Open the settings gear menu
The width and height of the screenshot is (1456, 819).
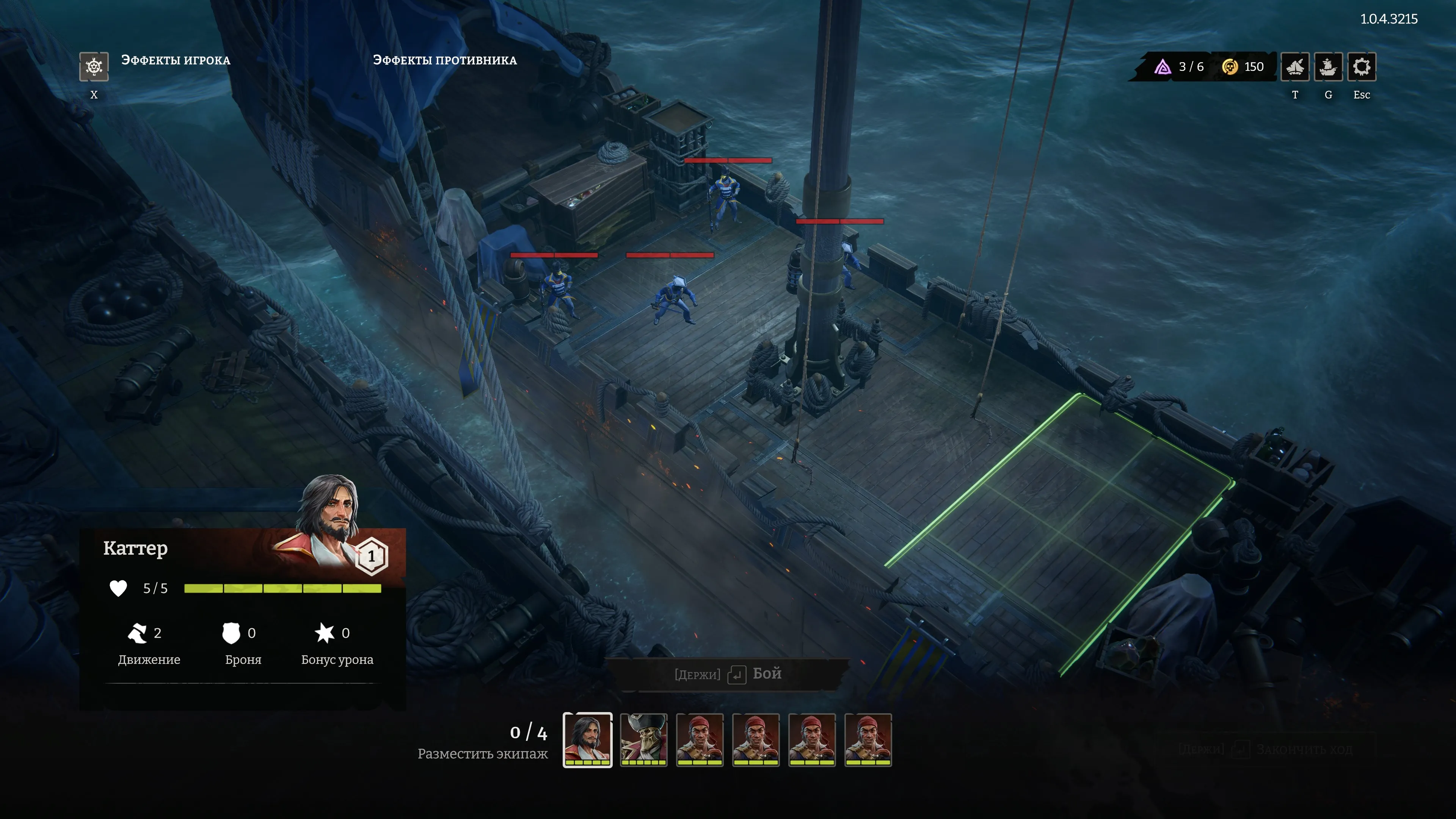coord(1361,67)
